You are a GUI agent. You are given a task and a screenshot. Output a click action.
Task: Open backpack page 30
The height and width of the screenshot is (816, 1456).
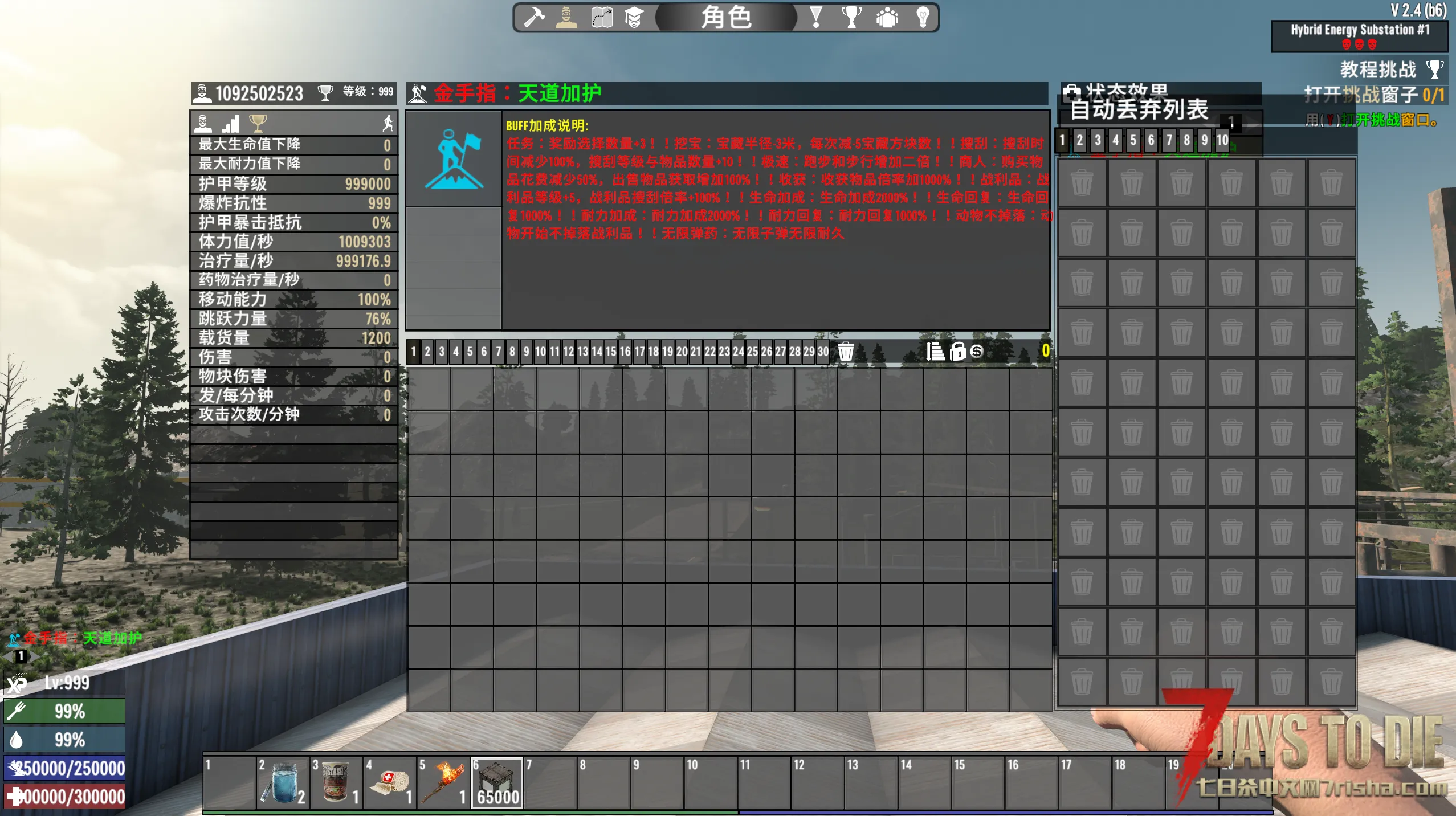click(x=823, y=352)
